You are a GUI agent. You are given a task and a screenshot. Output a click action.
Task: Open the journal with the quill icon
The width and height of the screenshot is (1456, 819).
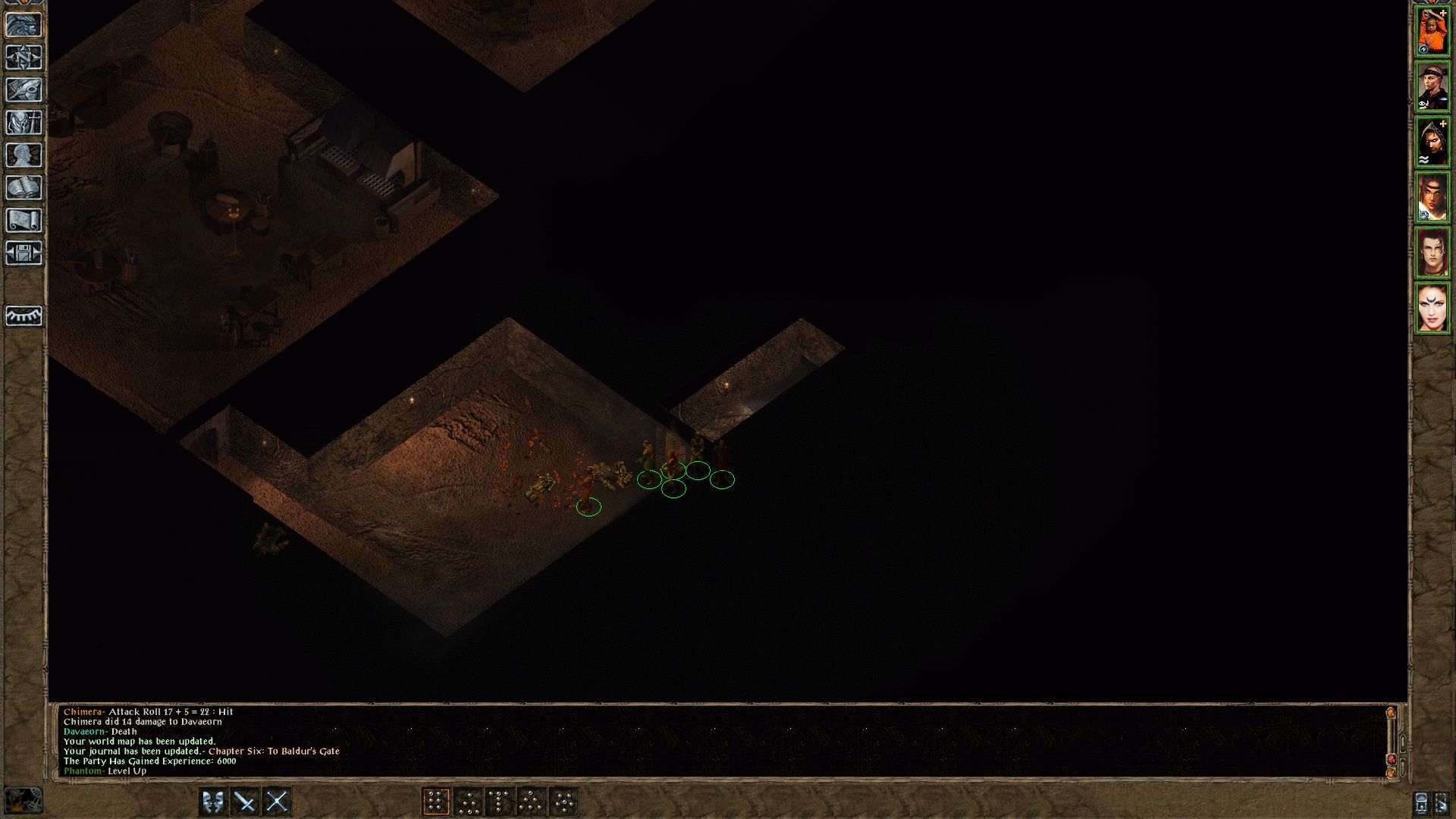click(x=25, y=90)
